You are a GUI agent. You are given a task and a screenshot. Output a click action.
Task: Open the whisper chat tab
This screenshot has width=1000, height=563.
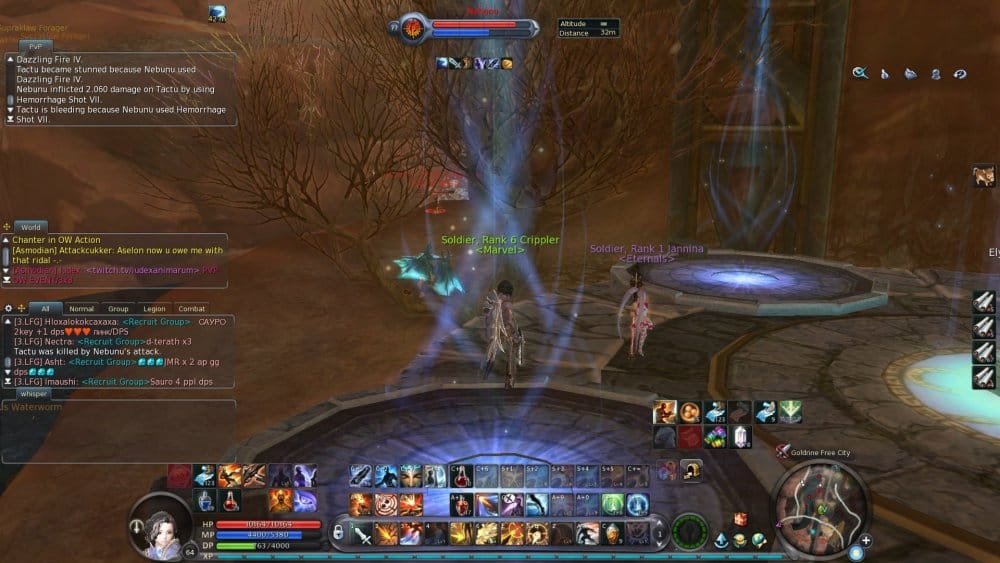pos(34,394)
